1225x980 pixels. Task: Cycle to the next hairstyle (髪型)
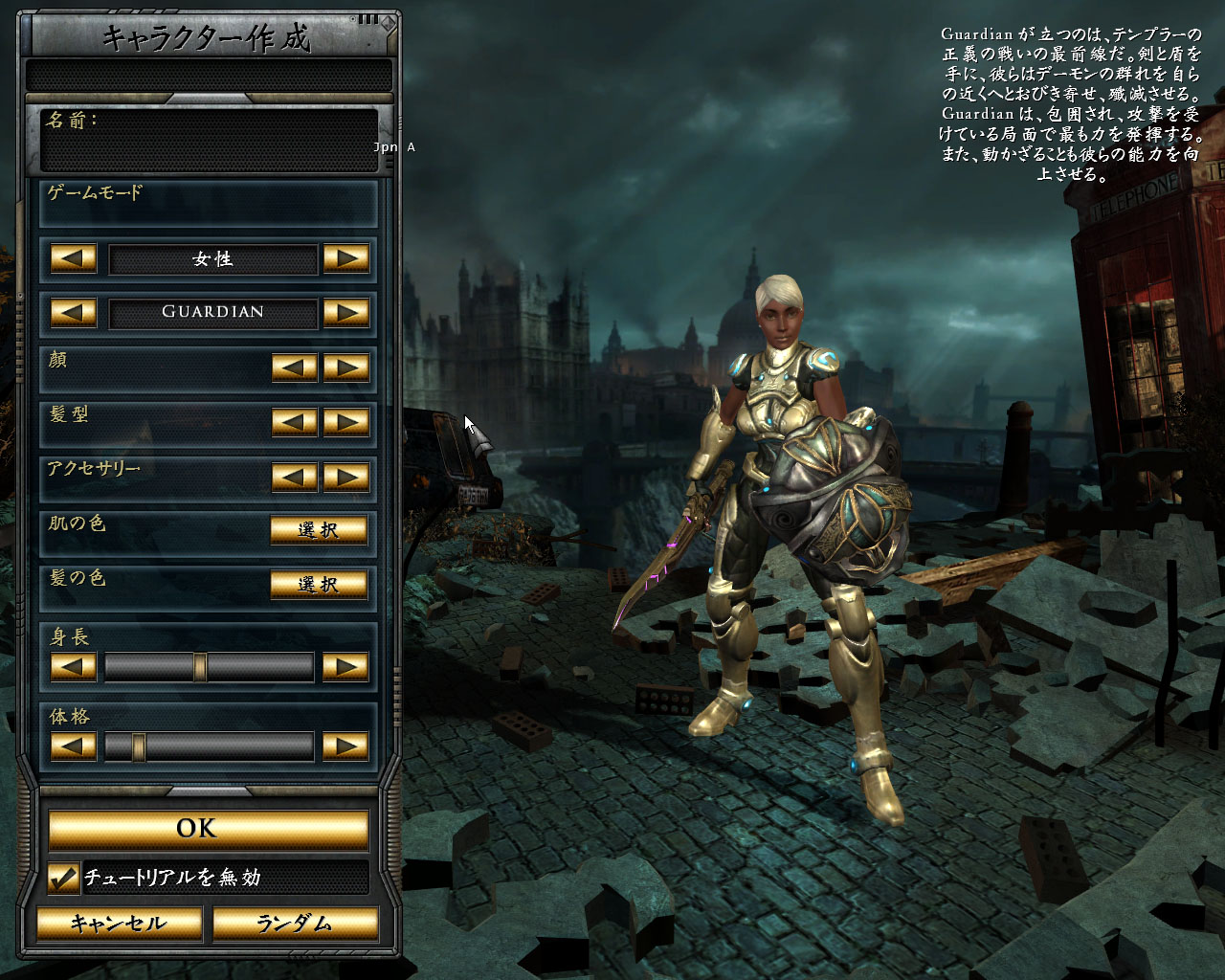pyautogui.click(x=346, y=422)
